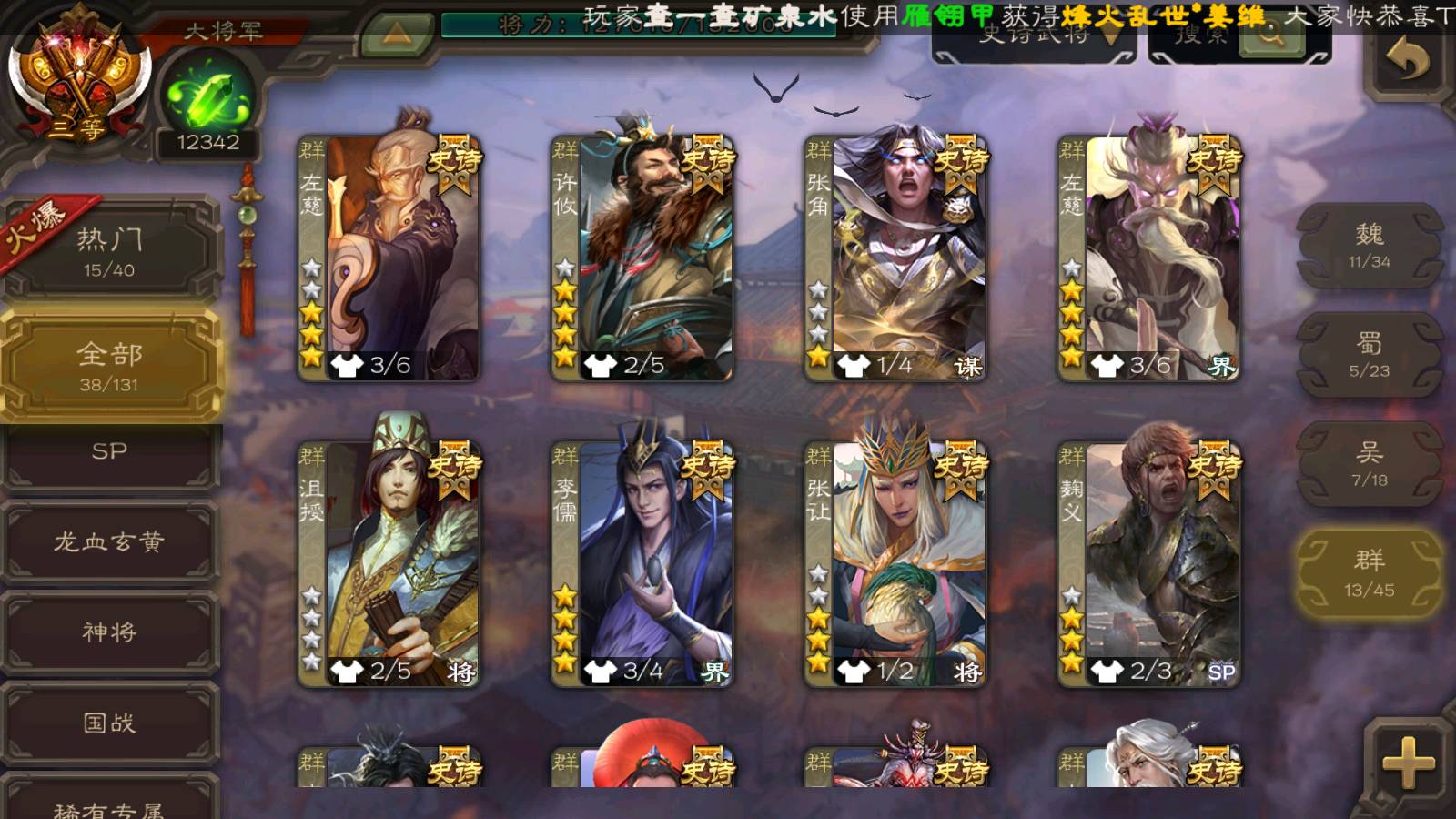
Task: Filter generals by 魏 faction
Action: tap(1369, 246)
